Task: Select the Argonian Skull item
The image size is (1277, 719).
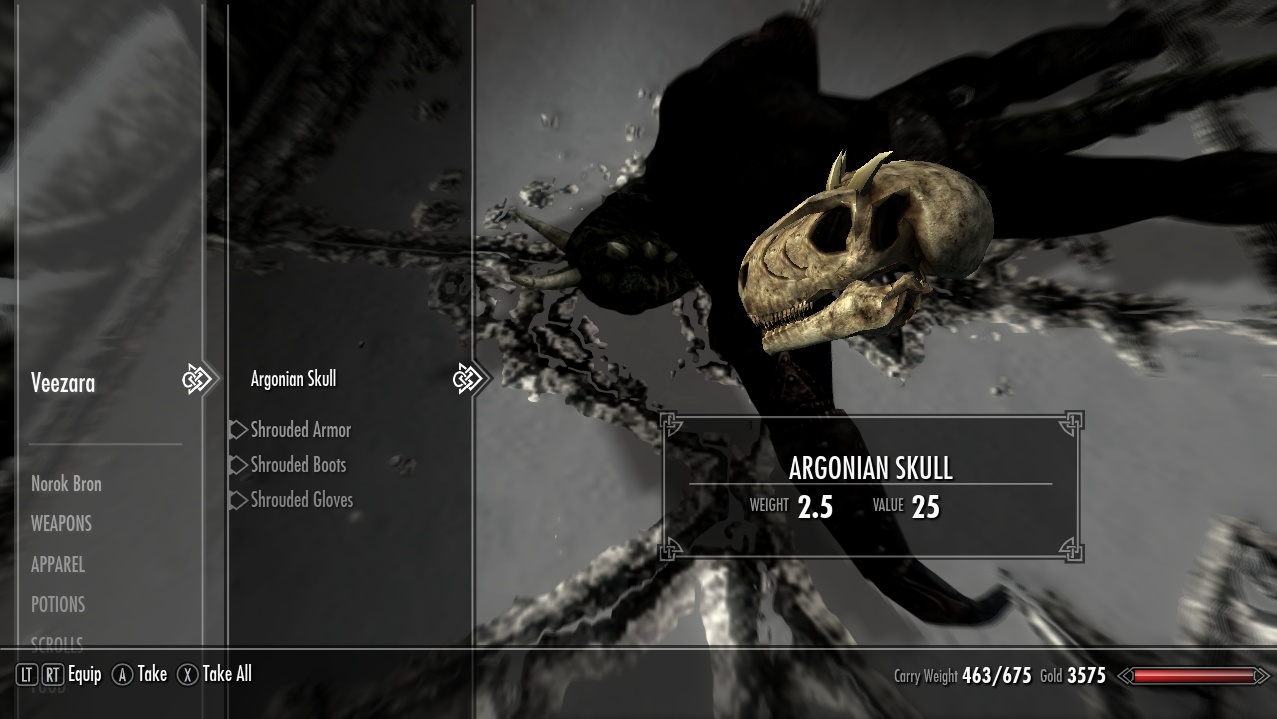Action: coord(293,379)
